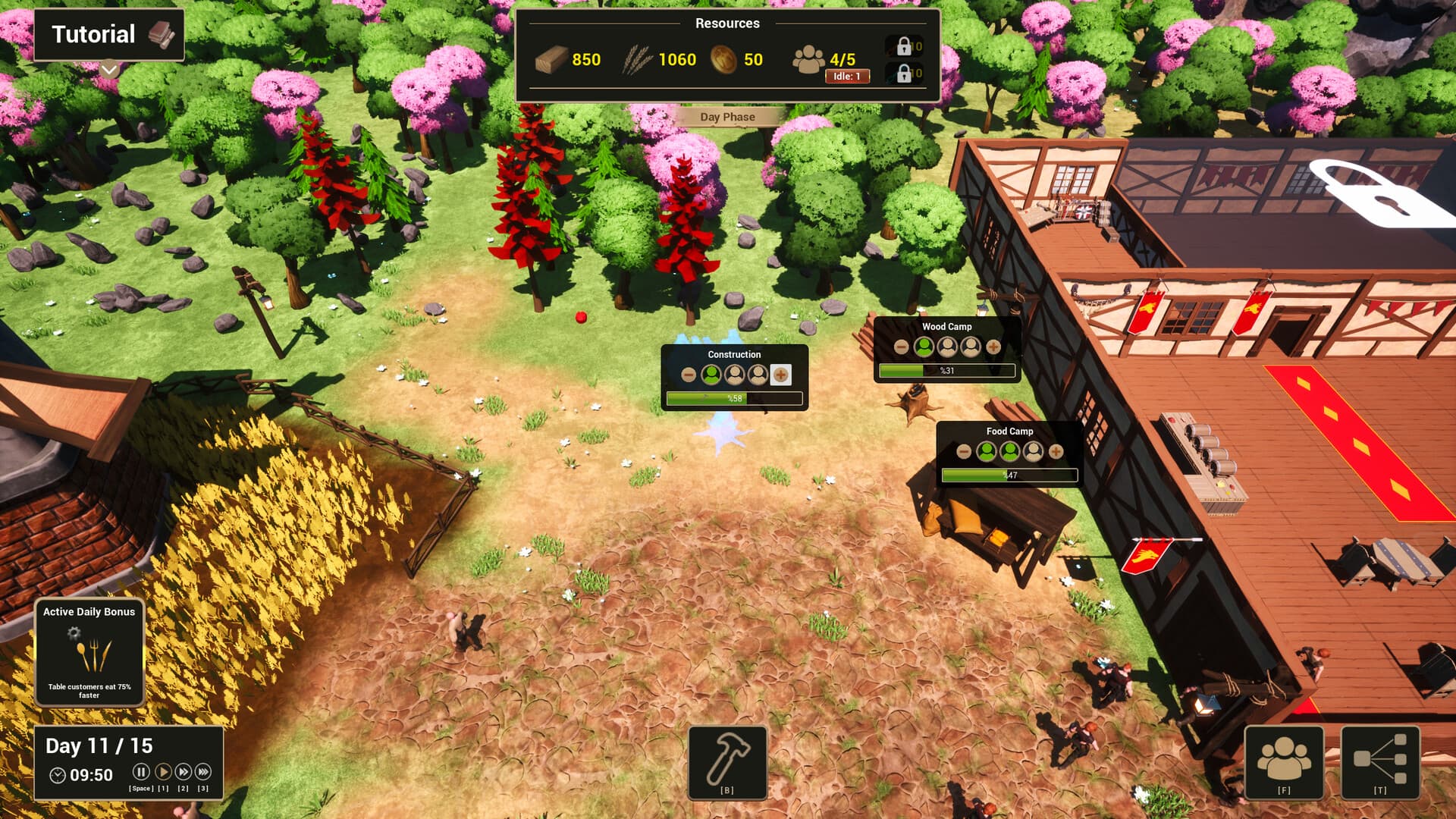This screenshot has height=819, width=1456.
Task: Click the Tutorial menu label
Action: (93, 33)
